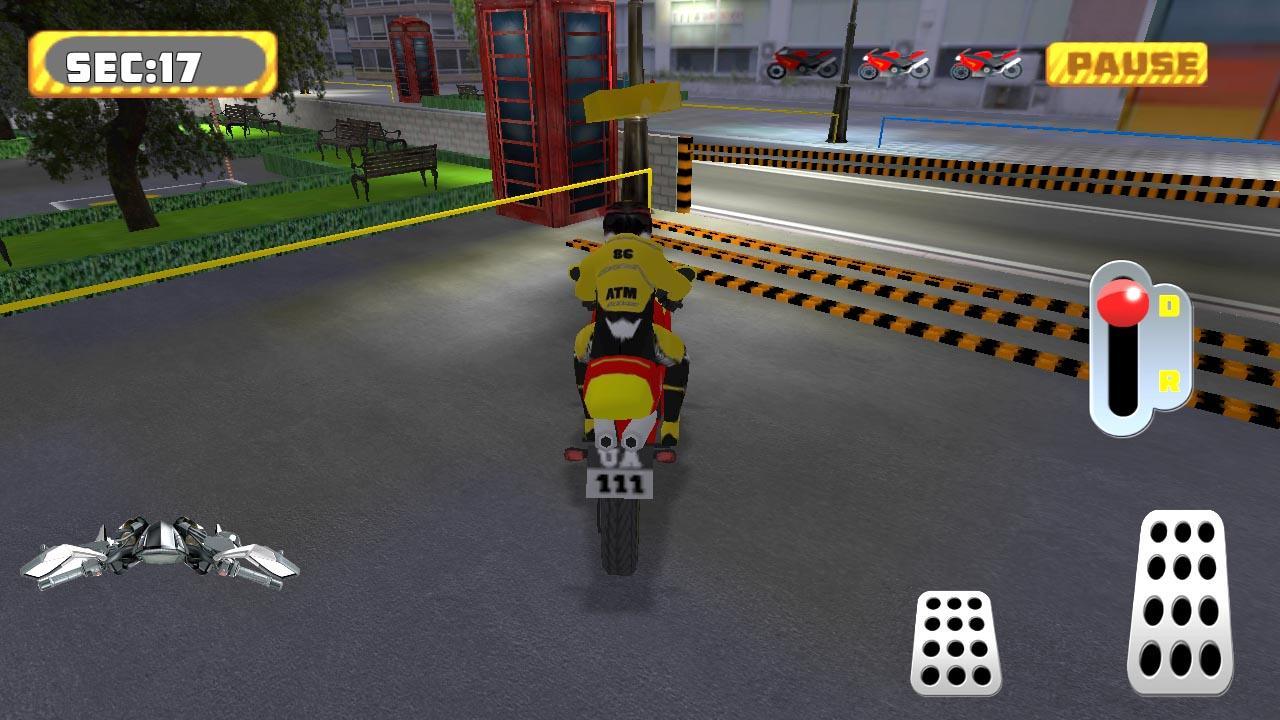Tap the crashed chrome motorcycle on the road
This screenshot has height=720, width=1280.
[x=160, y=555]
